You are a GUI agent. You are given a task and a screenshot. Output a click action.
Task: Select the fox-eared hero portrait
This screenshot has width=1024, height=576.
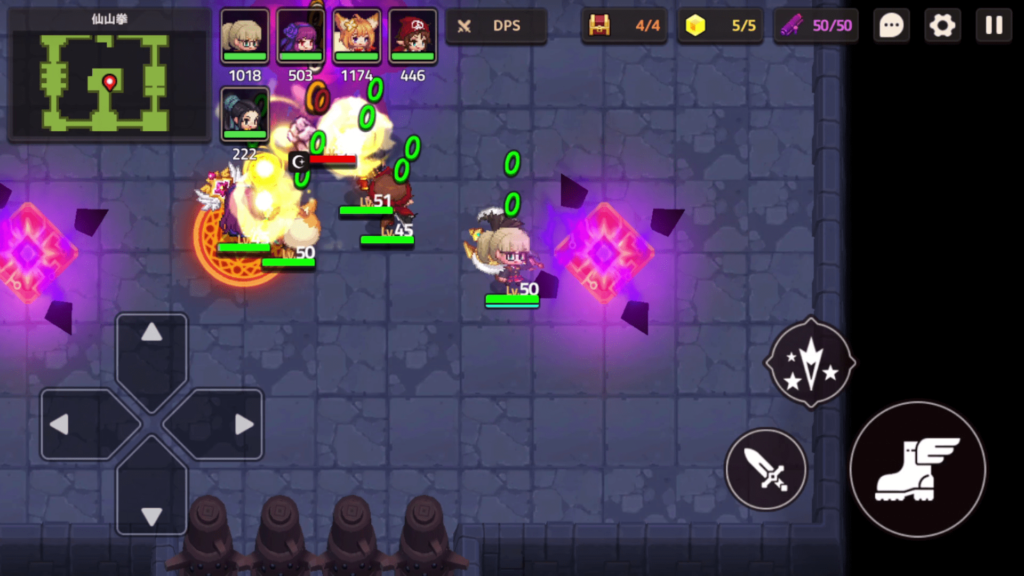pos(356,36)
